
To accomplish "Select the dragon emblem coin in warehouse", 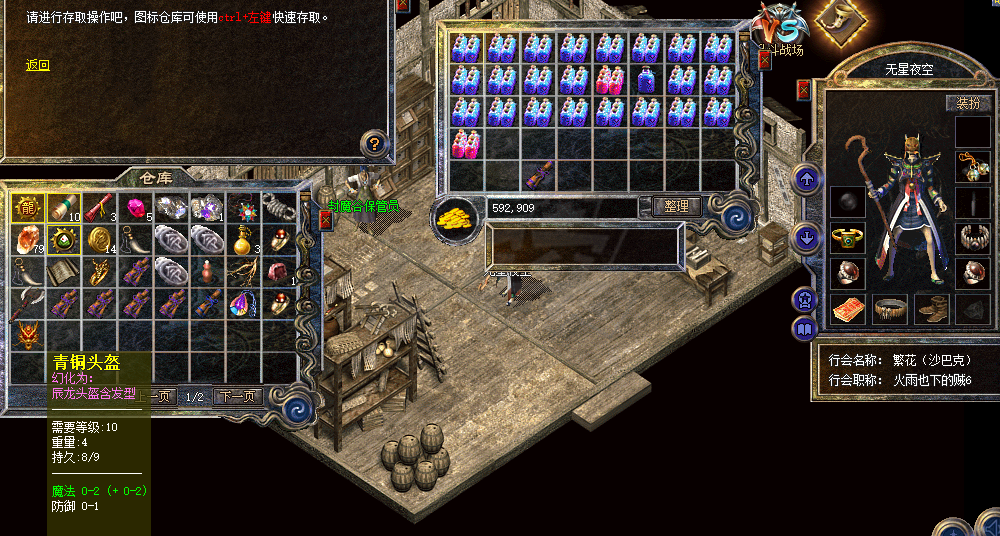I will 26,207.
